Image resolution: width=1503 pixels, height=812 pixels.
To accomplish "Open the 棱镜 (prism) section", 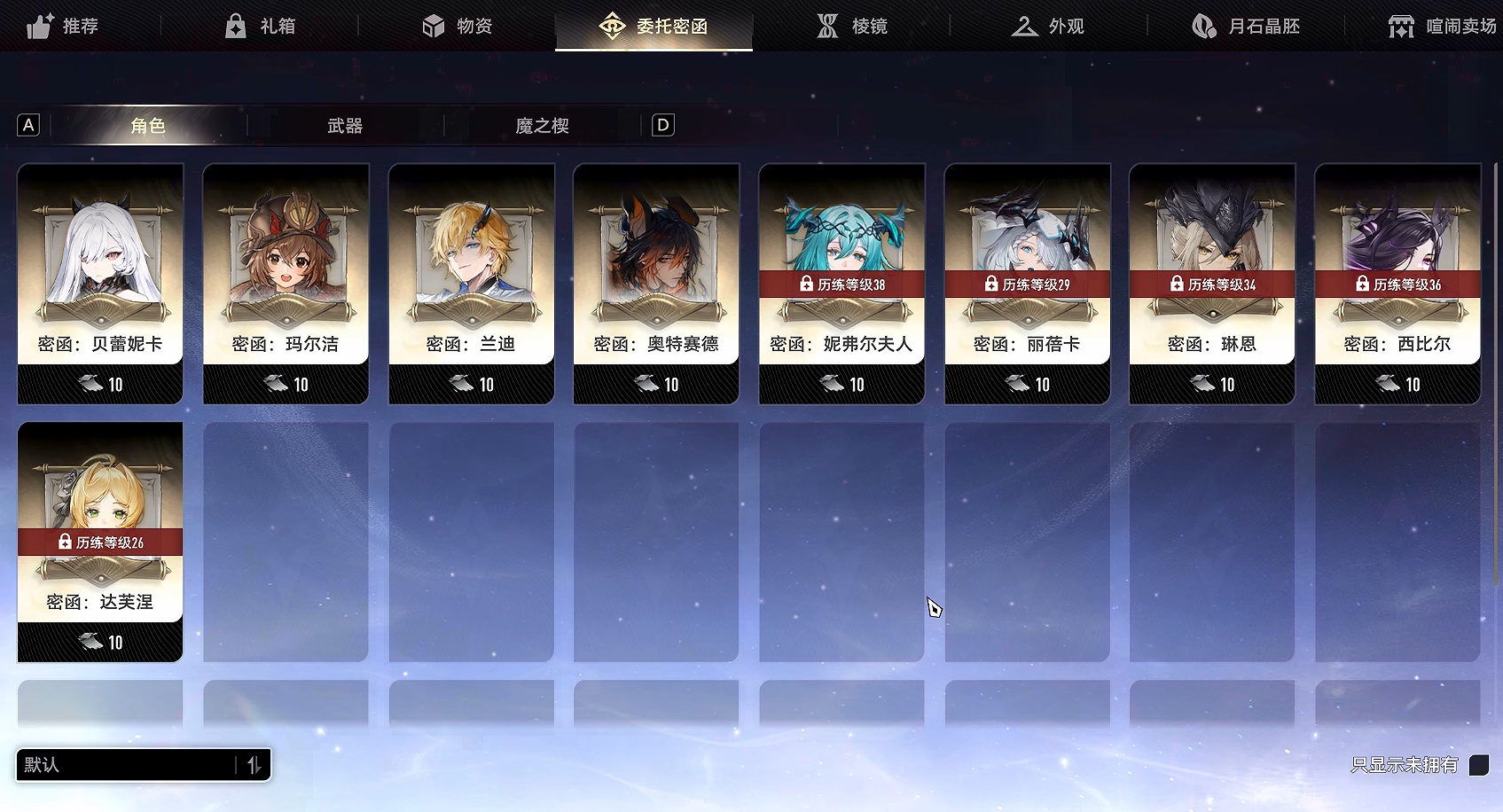I will [827, 26].
